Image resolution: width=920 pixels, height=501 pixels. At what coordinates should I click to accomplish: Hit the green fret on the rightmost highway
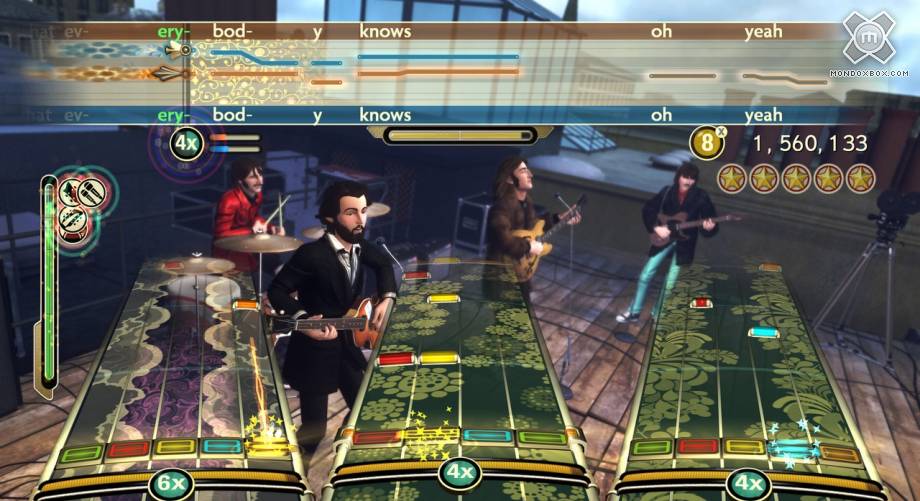[652, 447]
